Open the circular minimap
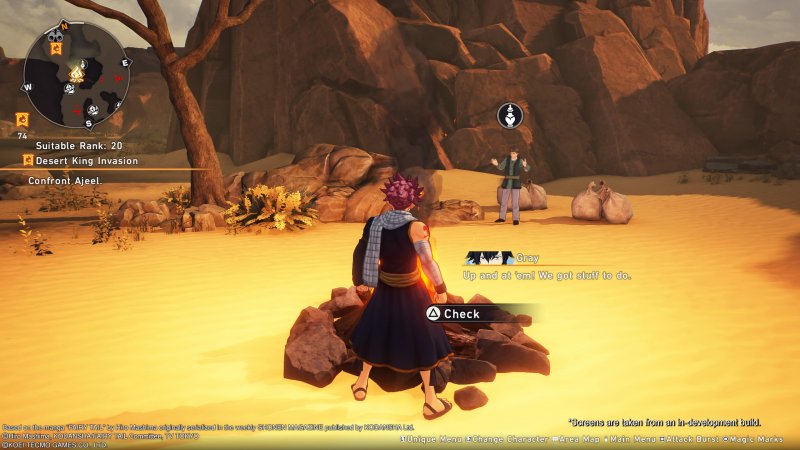The image size is (800, 450). [76, 74]
